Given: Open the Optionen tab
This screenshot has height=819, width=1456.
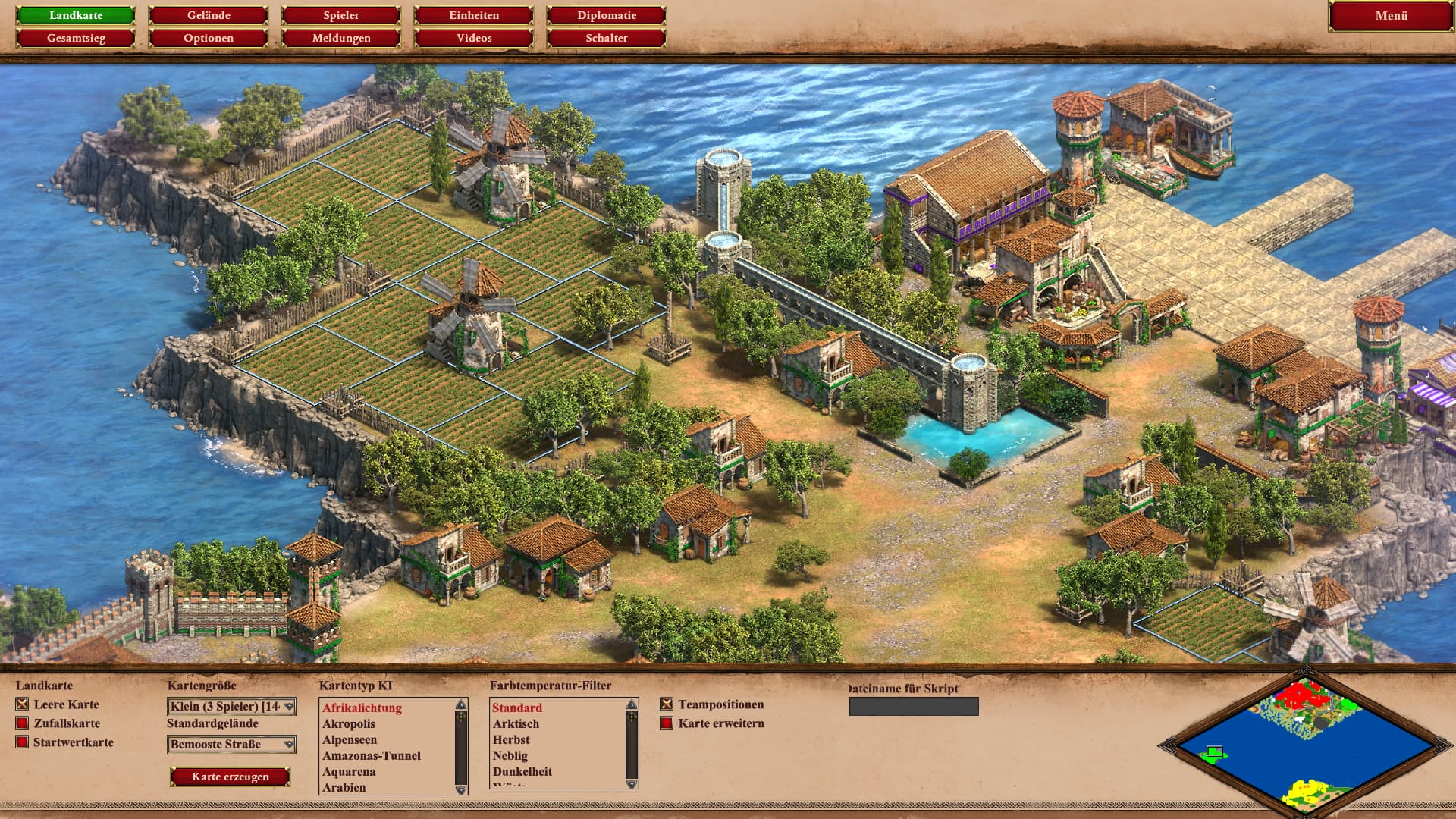Looking at the screenshot, I should pyautogui.click(x=209, y=38).
